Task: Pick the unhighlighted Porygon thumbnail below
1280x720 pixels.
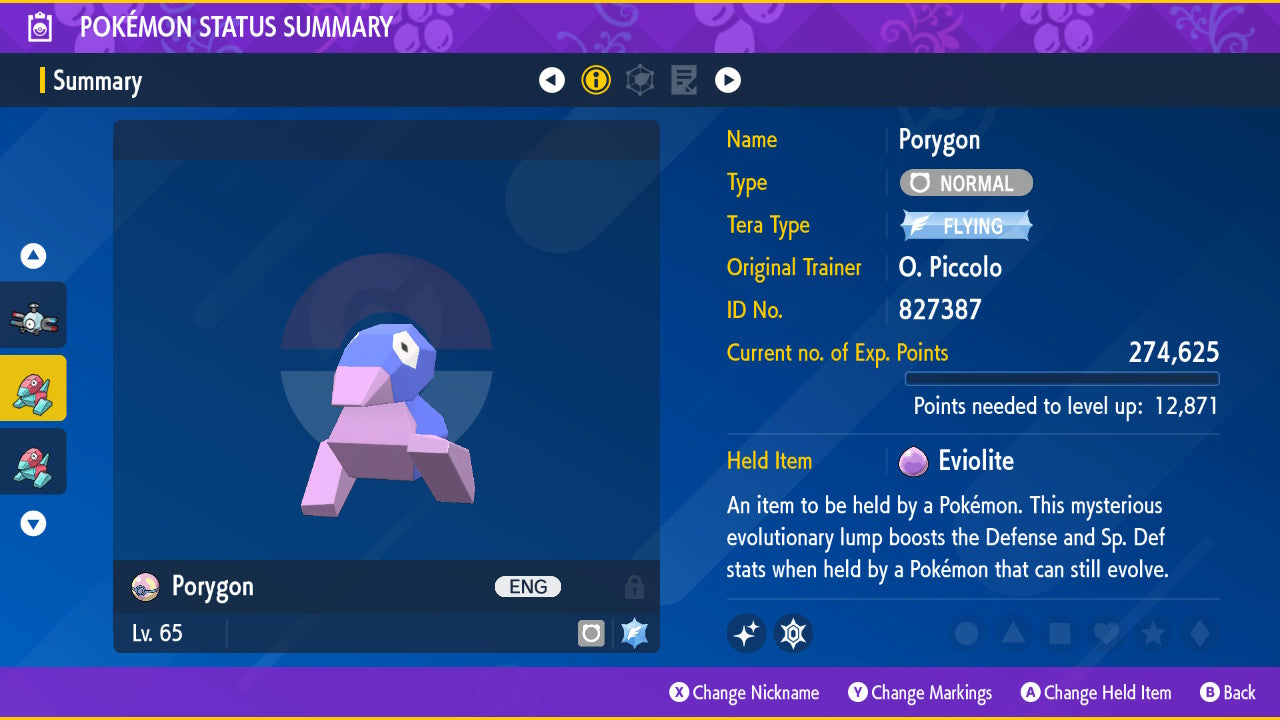Action: point(33,461)
